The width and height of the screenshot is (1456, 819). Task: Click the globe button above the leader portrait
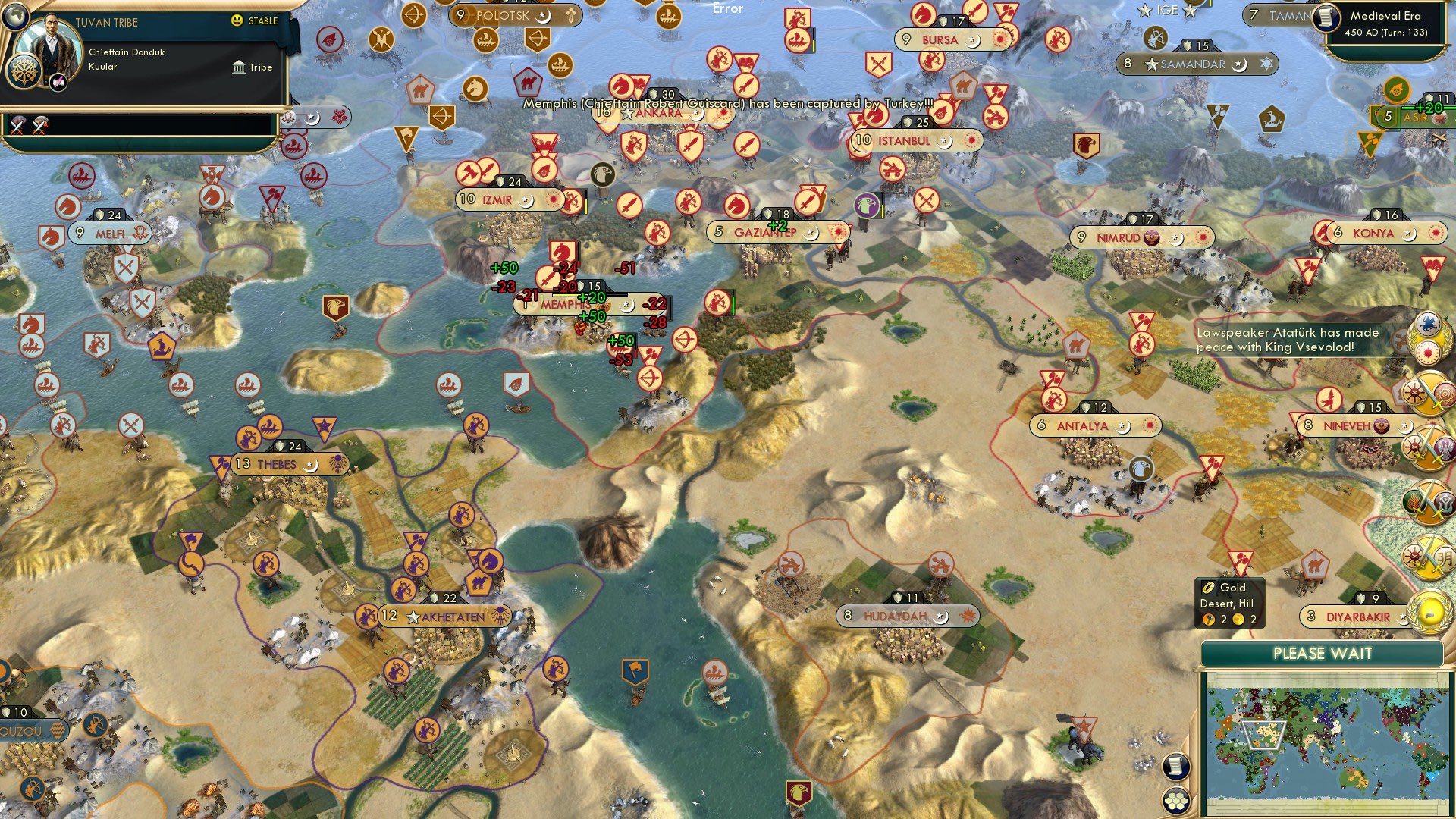coord(14,15)
